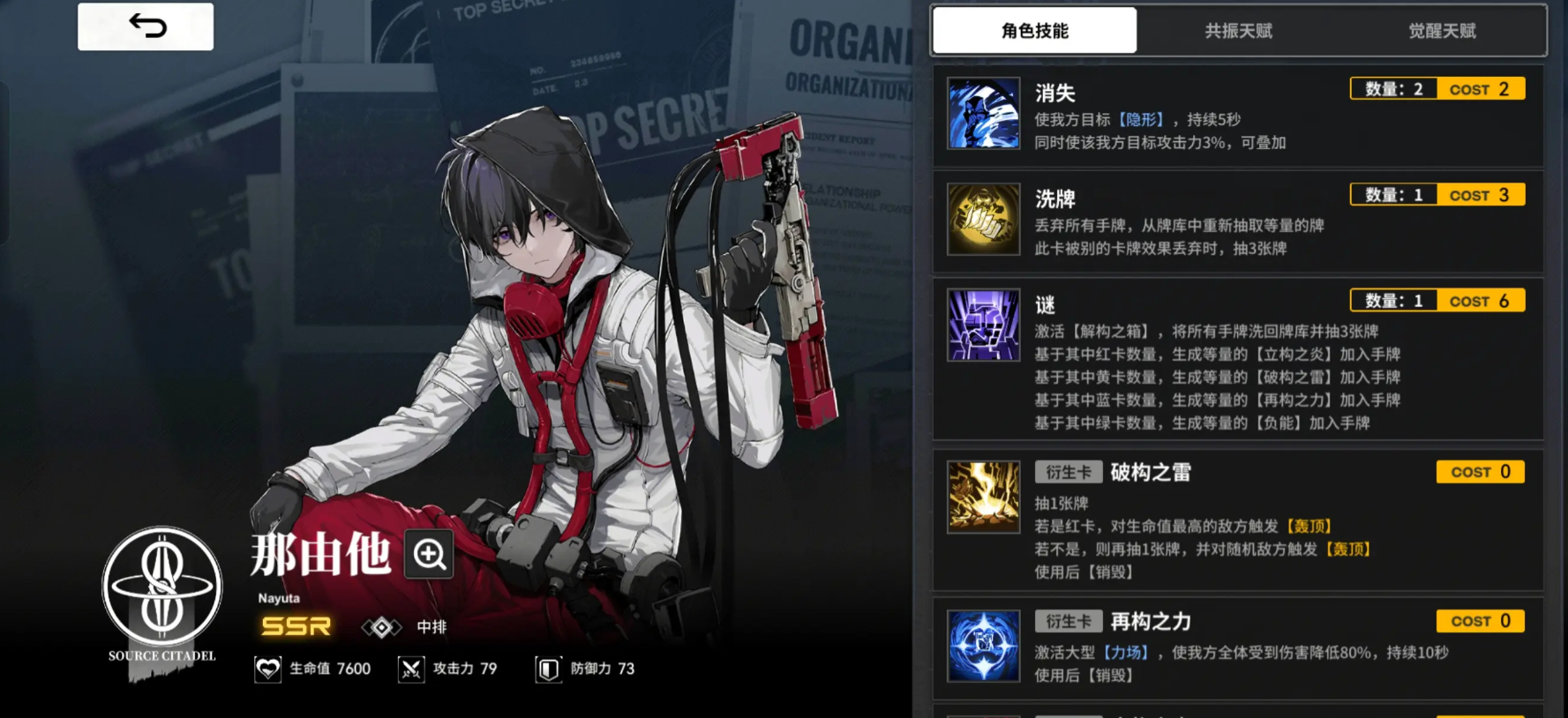View the blue 力场 keyword explanation
1568x718 pixels.
point(1126,653)
